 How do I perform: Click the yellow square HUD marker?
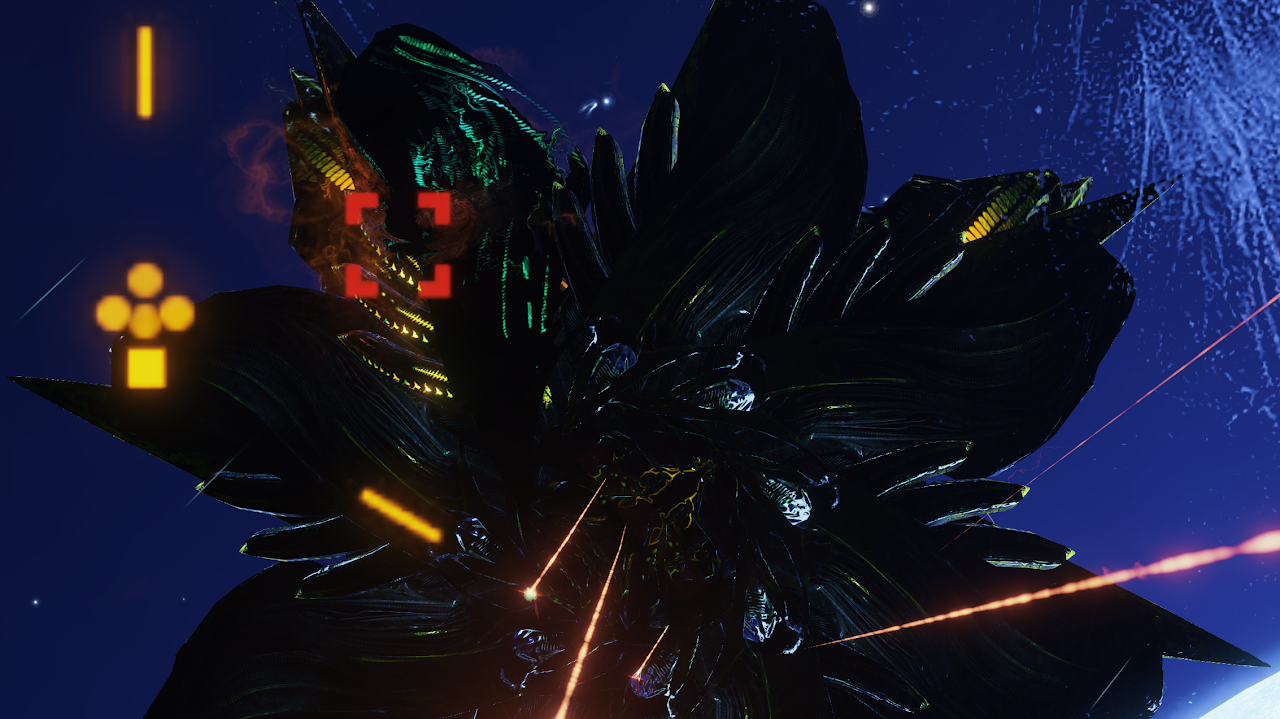tap(146, 367)
